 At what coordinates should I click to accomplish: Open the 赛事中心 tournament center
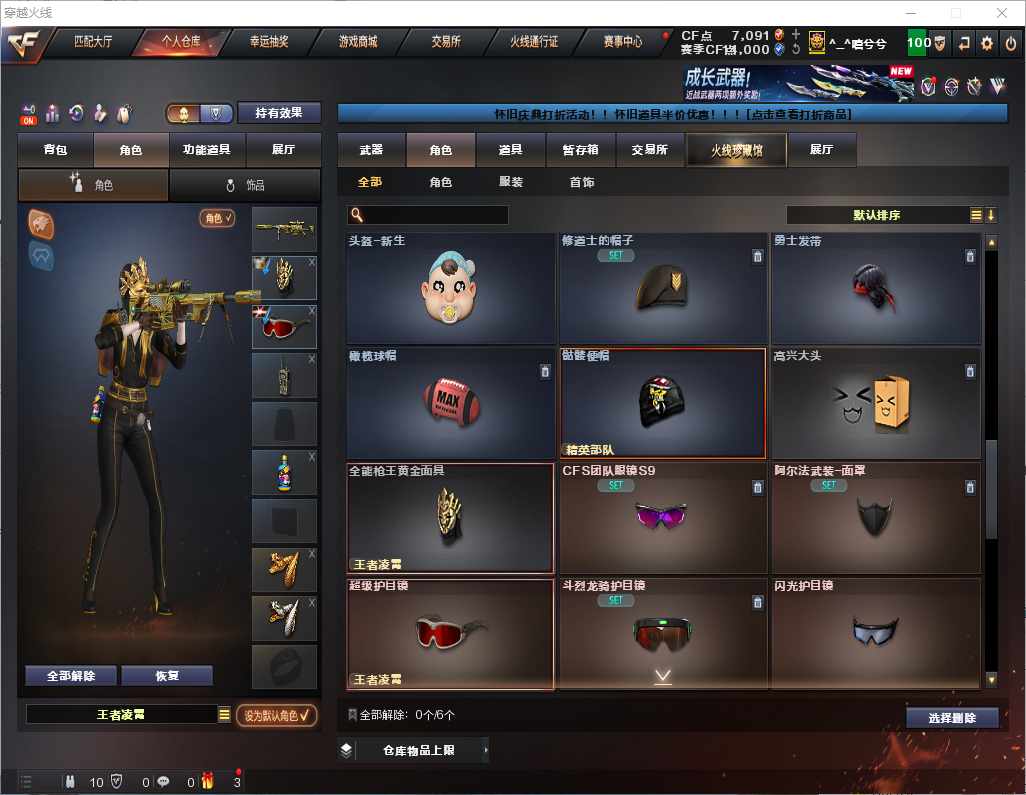pyautogui.click(x=622, y=42)
